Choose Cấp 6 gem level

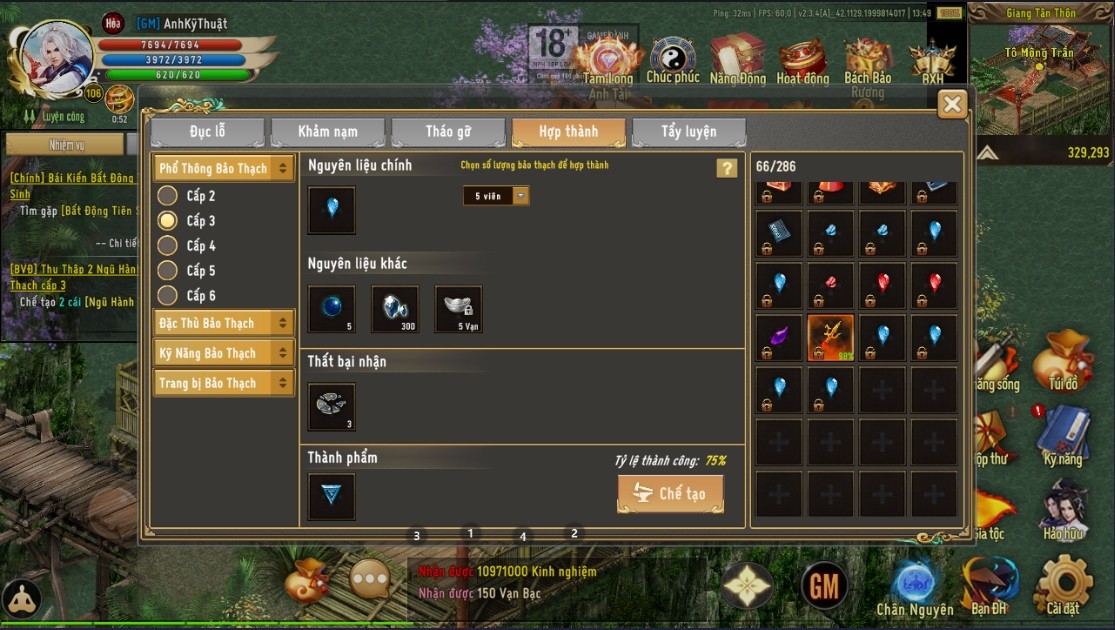pyautogui.click(x=168, y=296)
